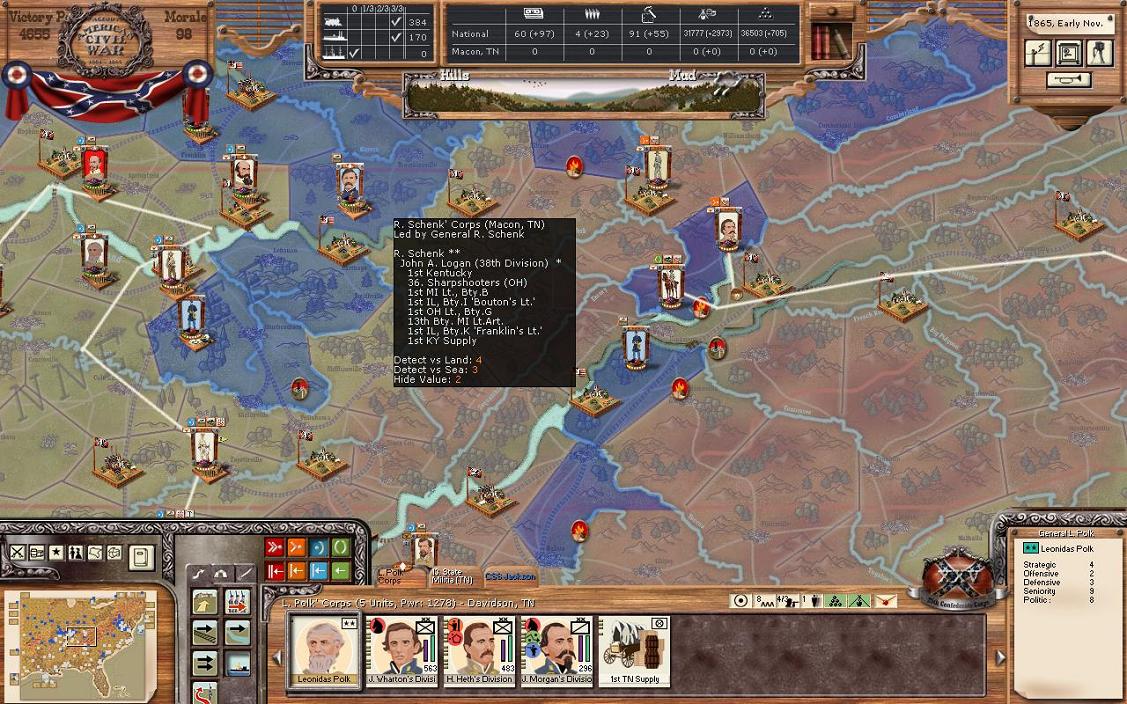Open the CSS Jackson stack tab

510,577
